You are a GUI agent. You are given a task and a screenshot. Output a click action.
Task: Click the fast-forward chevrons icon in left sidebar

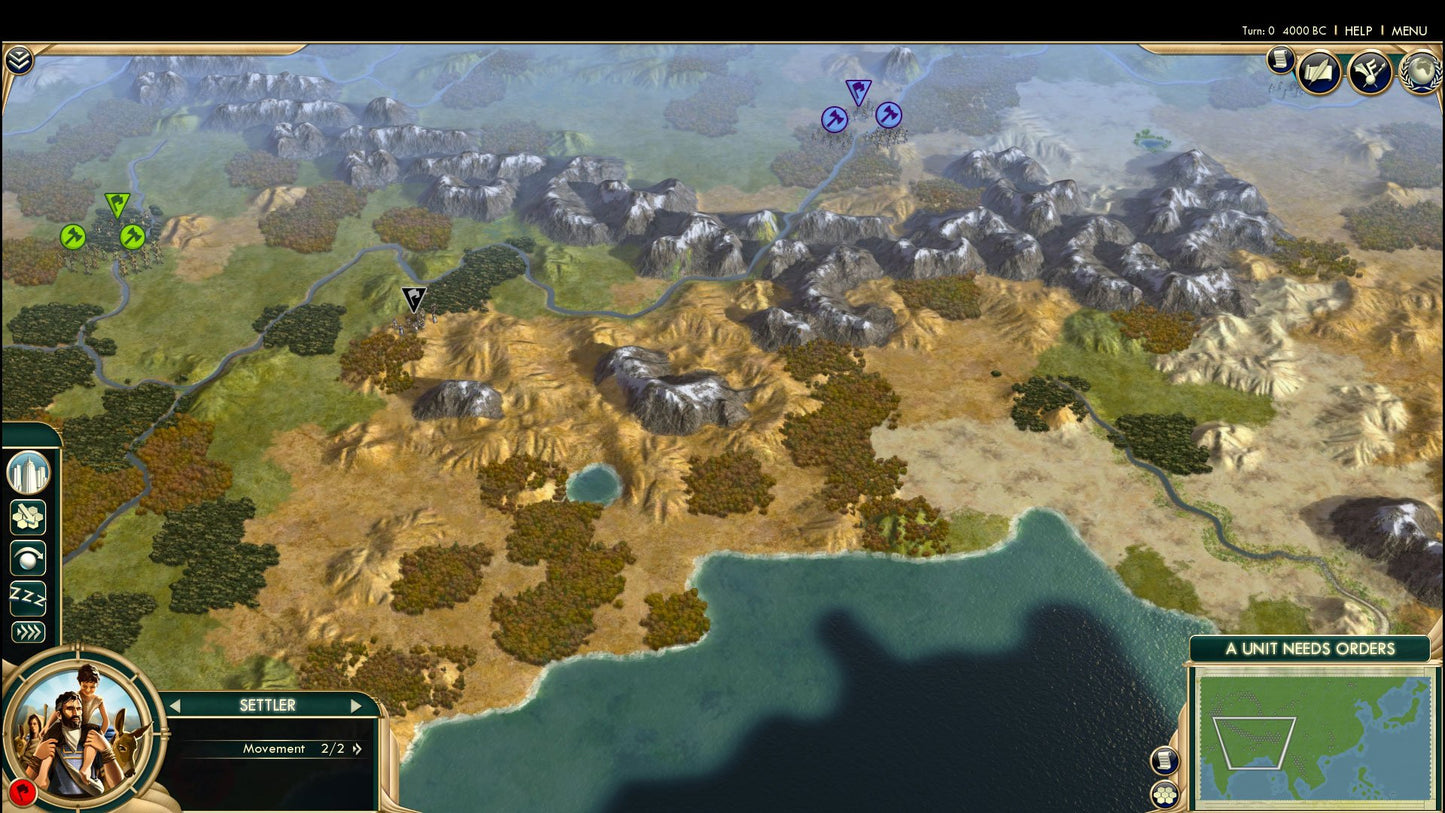click(x=27, y=630)
